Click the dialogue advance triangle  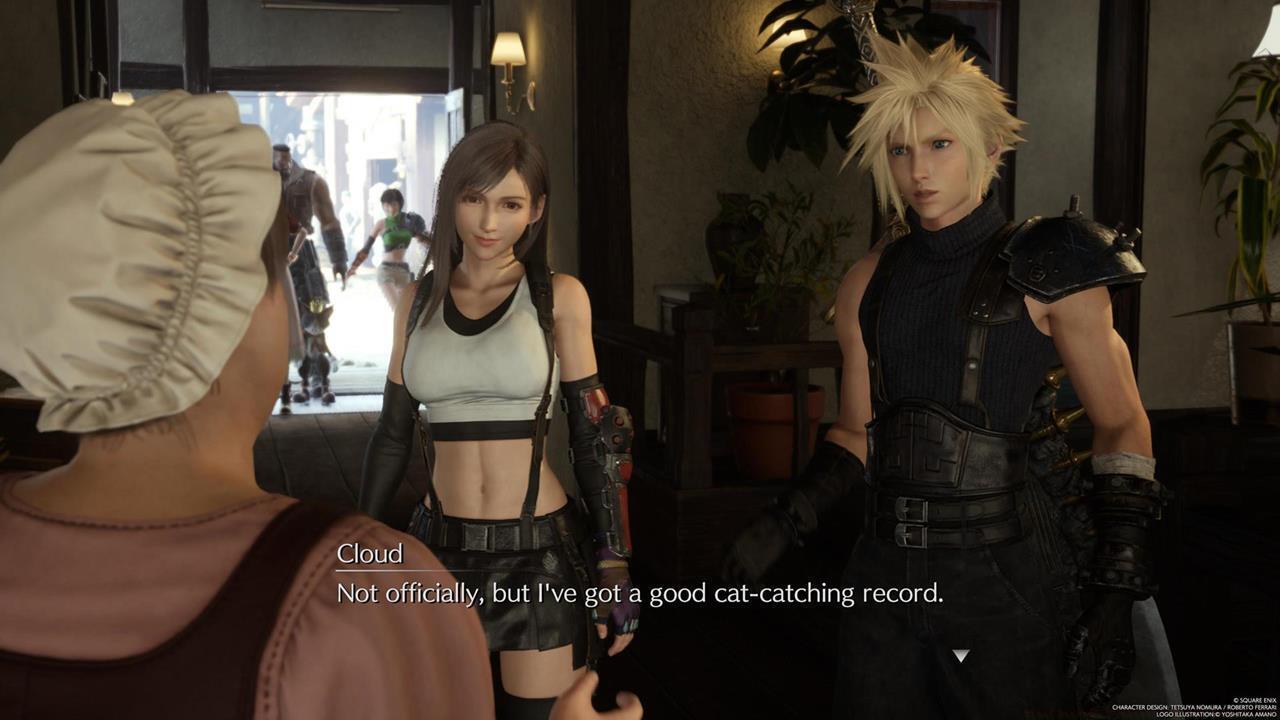click(x=959, y=655)
